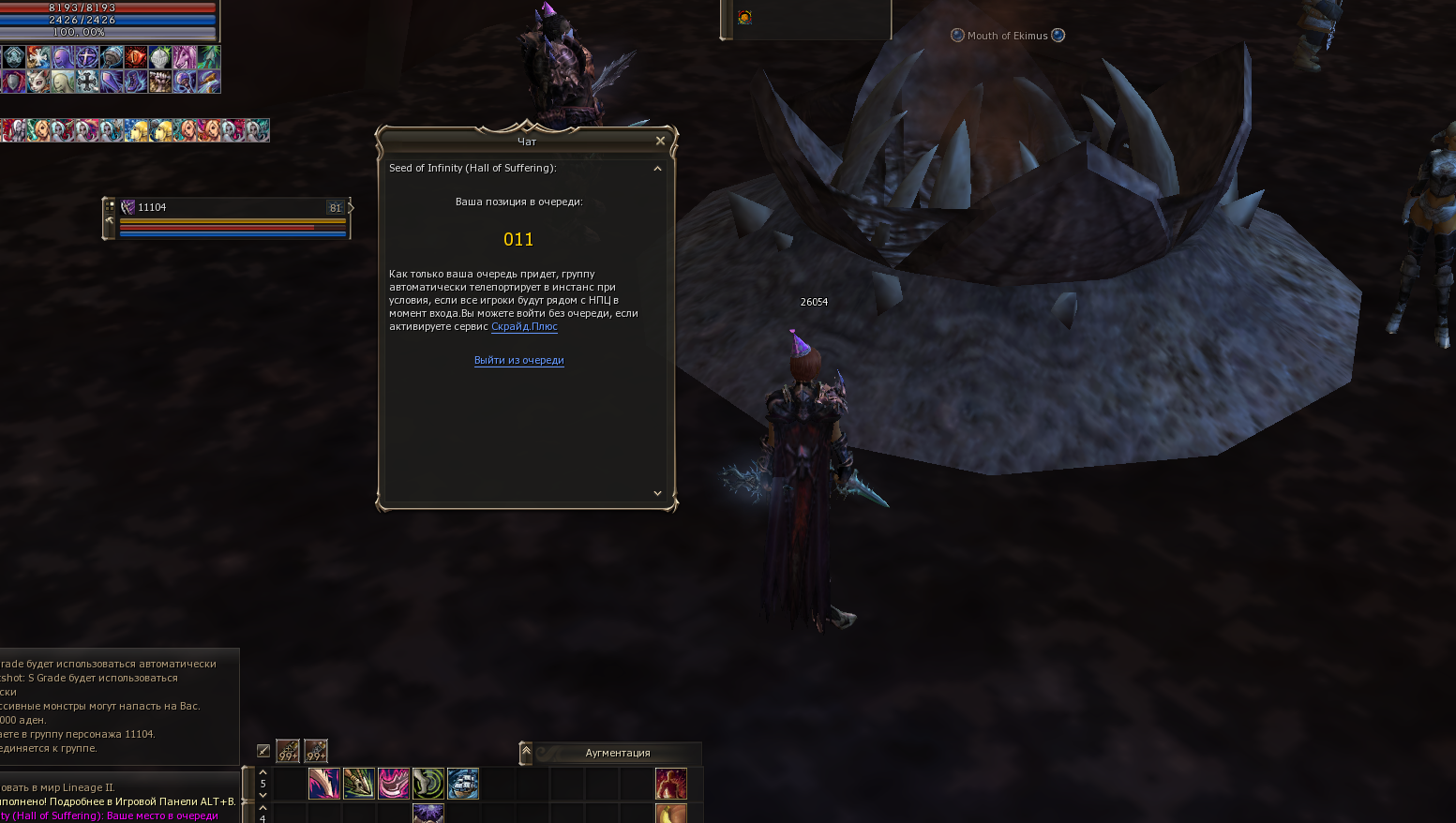
Task: Use the sailing ship skill
Action: tap(463, 784)
